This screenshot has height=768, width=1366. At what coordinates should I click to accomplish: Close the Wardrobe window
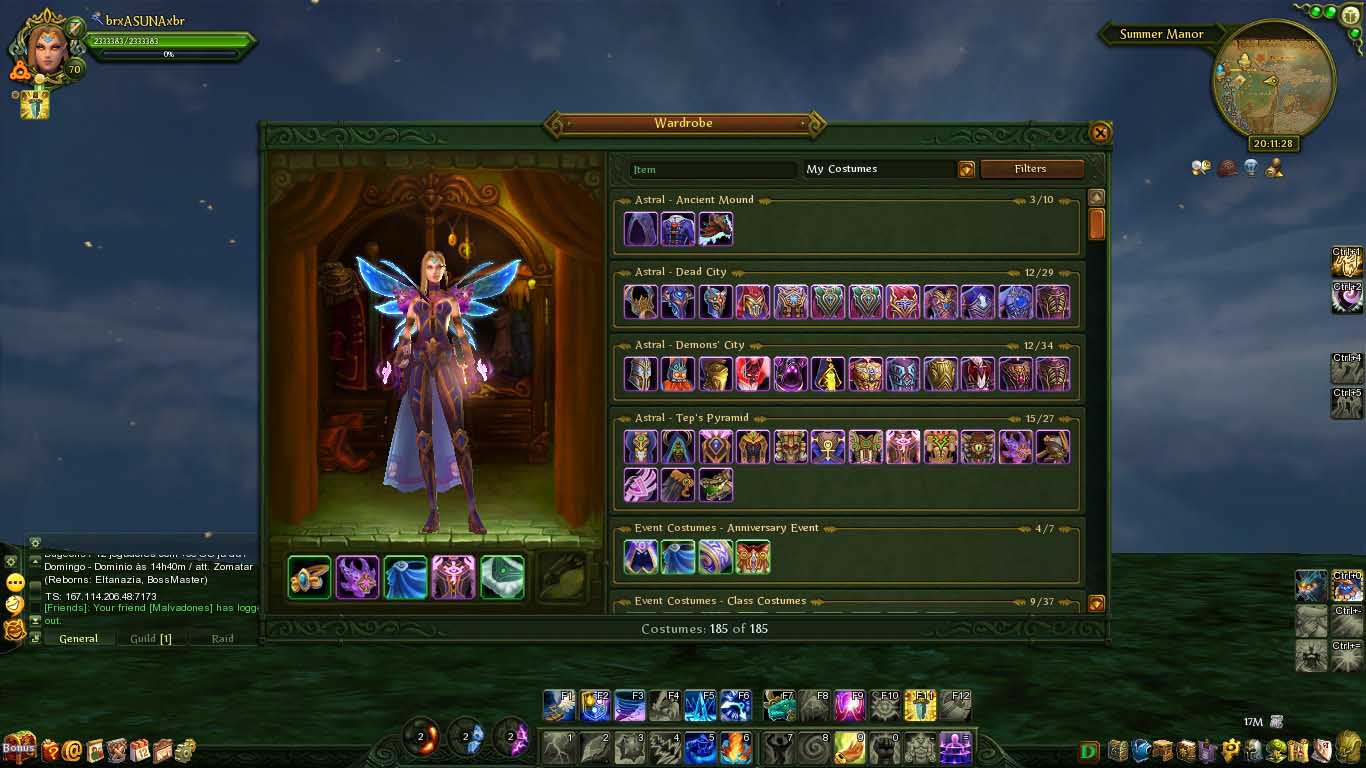(x=1100, y=132)
